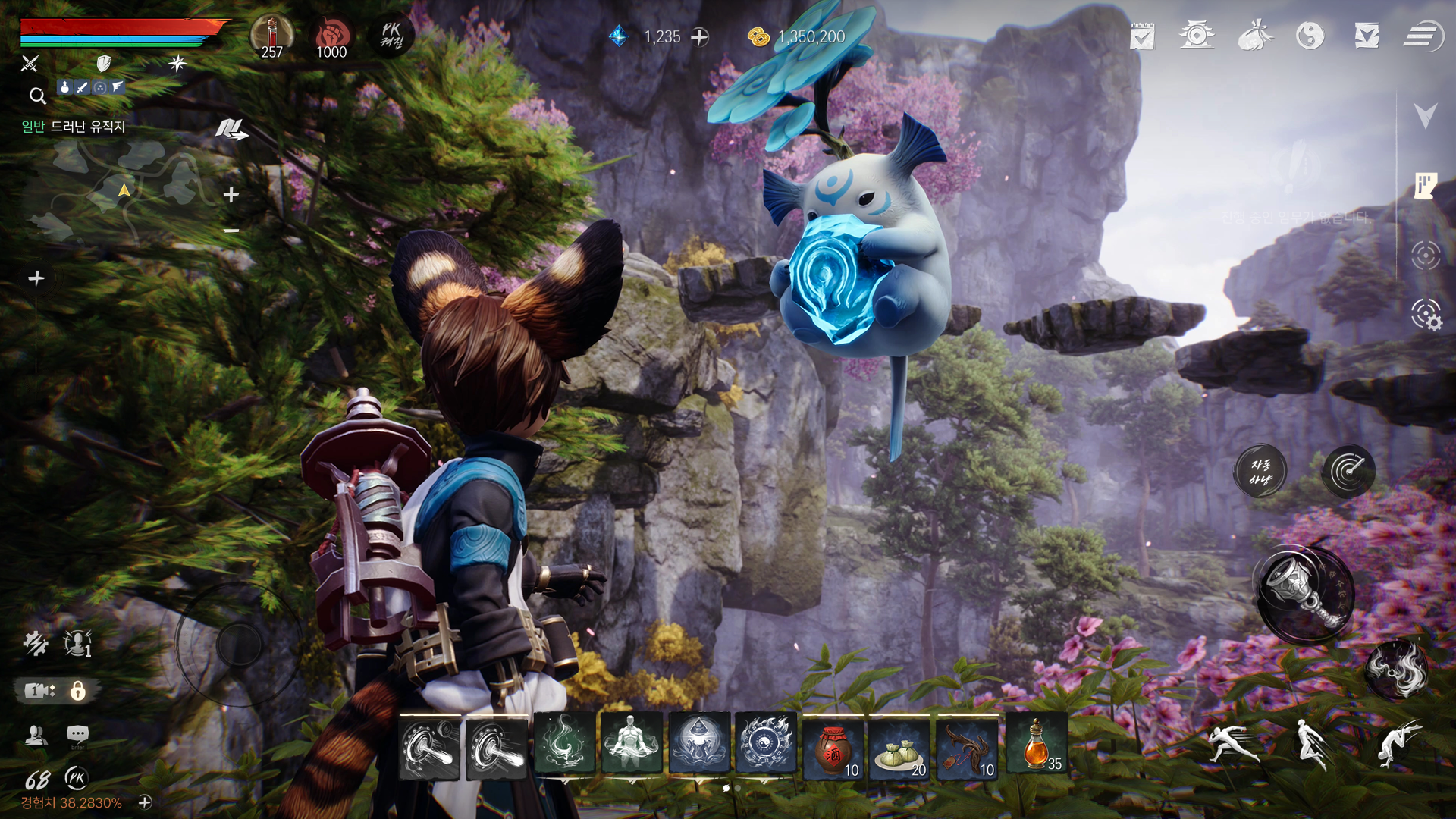Use the red potion with 257 count
The width and height of the screenshot is (1456, 819).
tap(271, 36)
